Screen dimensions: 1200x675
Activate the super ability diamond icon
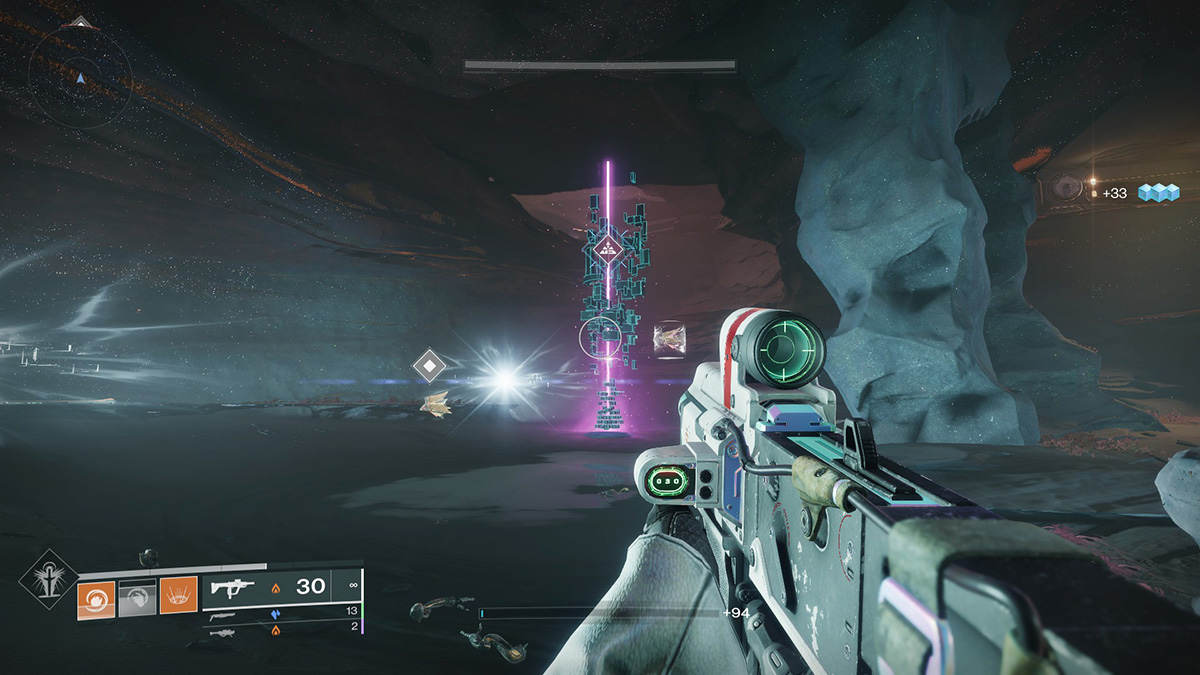point(48,579)
